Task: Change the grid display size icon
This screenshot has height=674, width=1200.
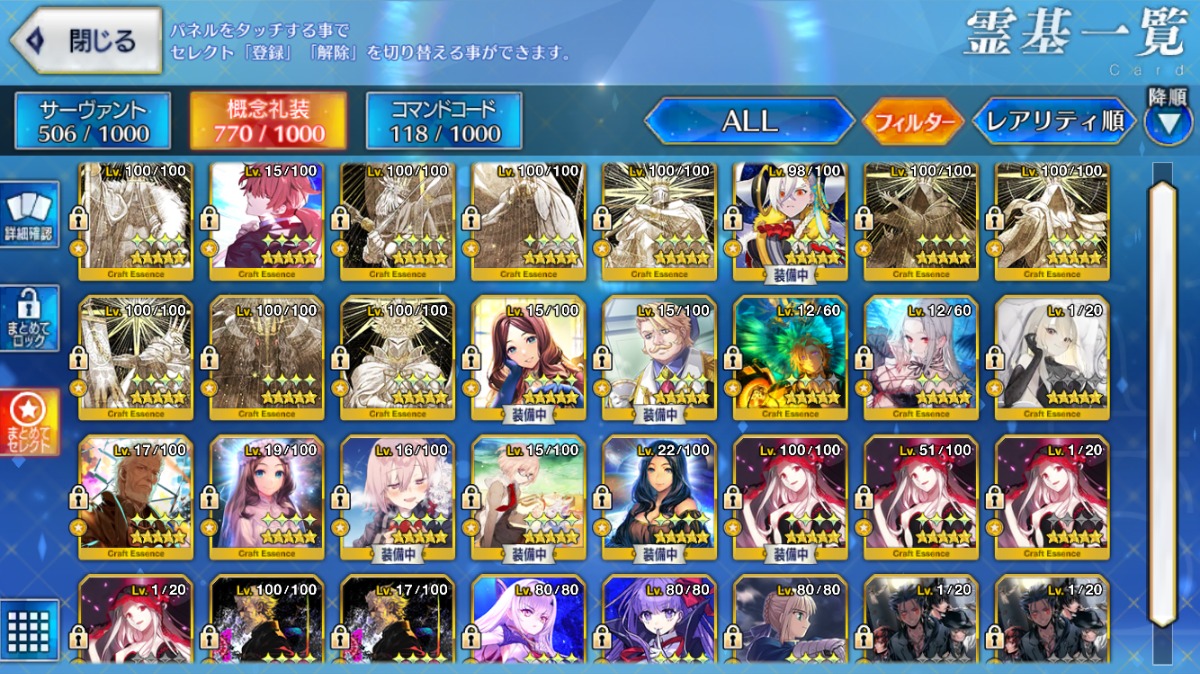Action: tap(30, 630)
